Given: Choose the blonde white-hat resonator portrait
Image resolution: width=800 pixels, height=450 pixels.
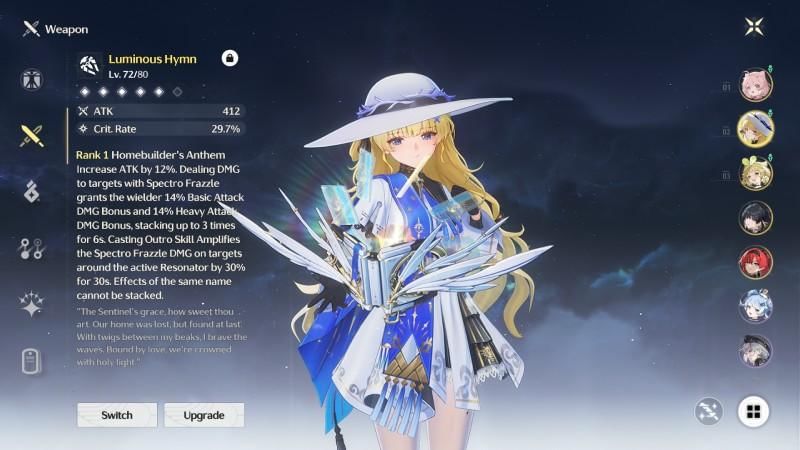Looking at the screenshot, I should tap(755, 129).
